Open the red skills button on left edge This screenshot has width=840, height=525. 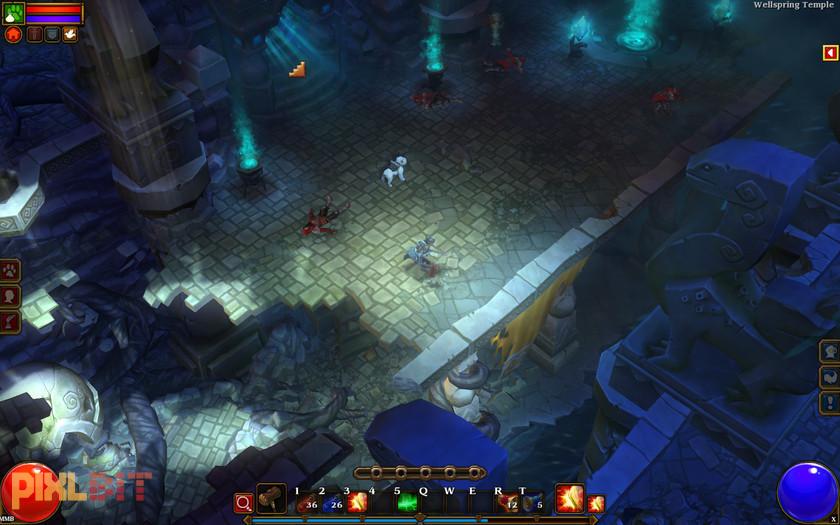(x=11, y=320)
